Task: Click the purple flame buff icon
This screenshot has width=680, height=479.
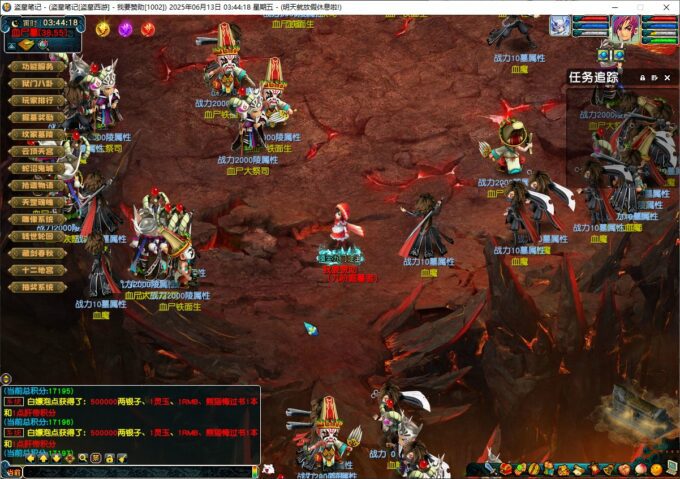Action: (125, 29)
